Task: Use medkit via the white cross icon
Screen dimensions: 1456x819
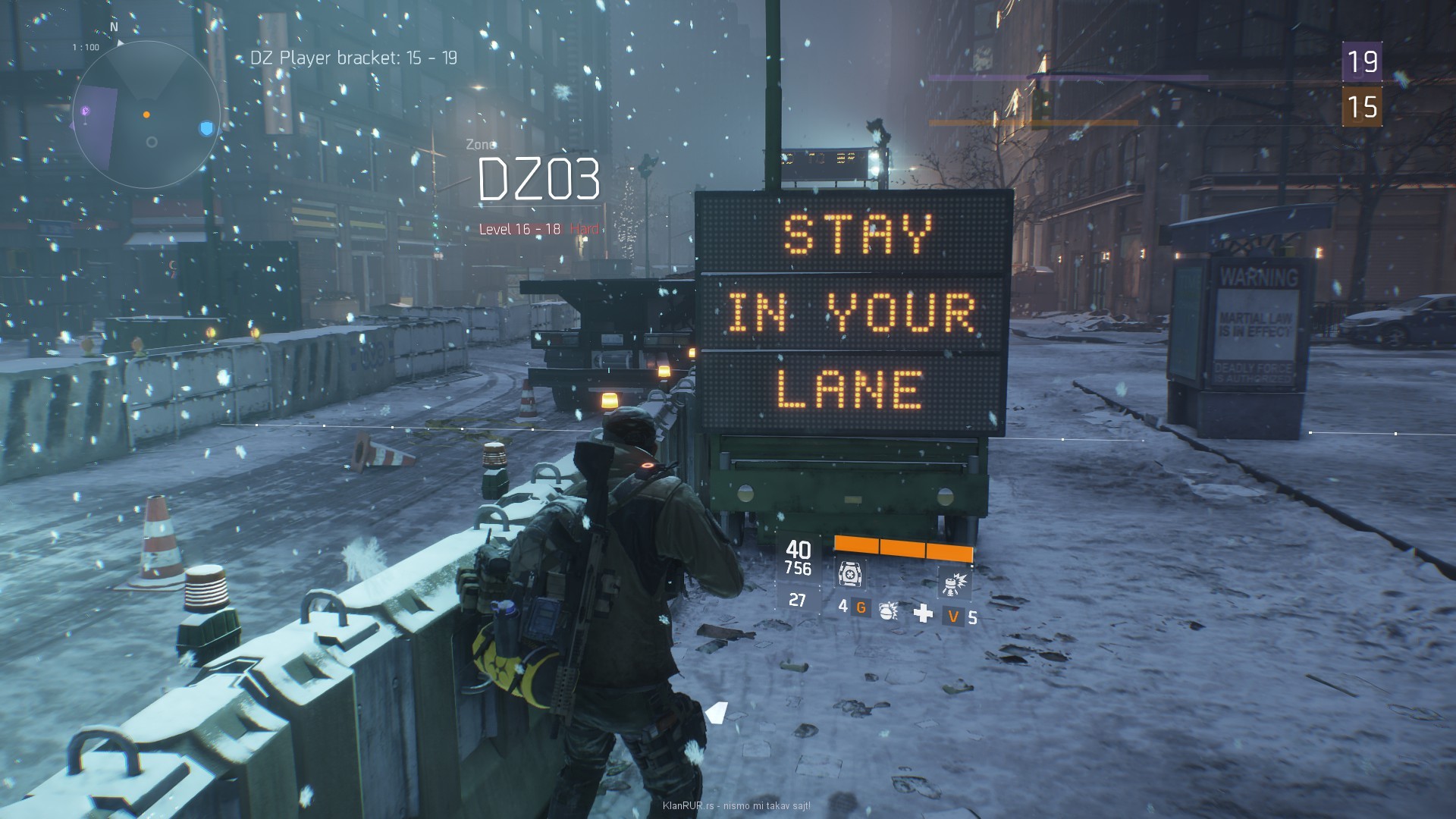Action: pos(923,613)
